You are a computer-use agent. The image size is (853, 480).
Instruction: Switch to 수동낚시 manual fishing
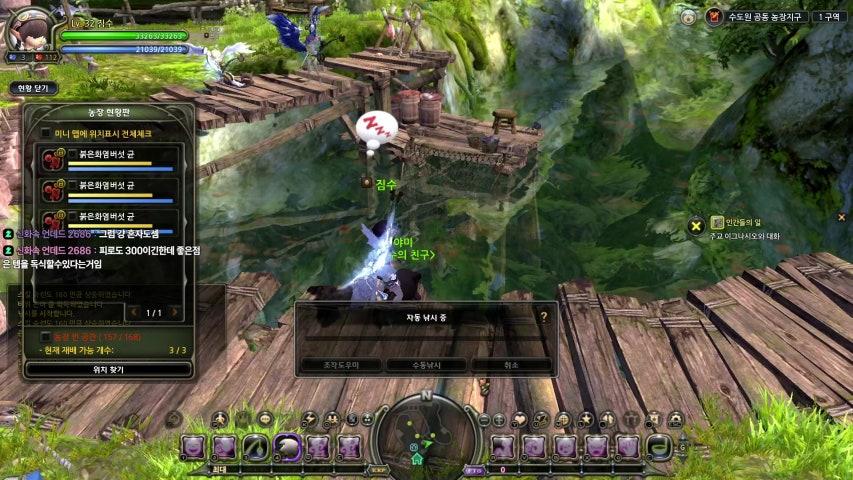[x=425, y=365]
